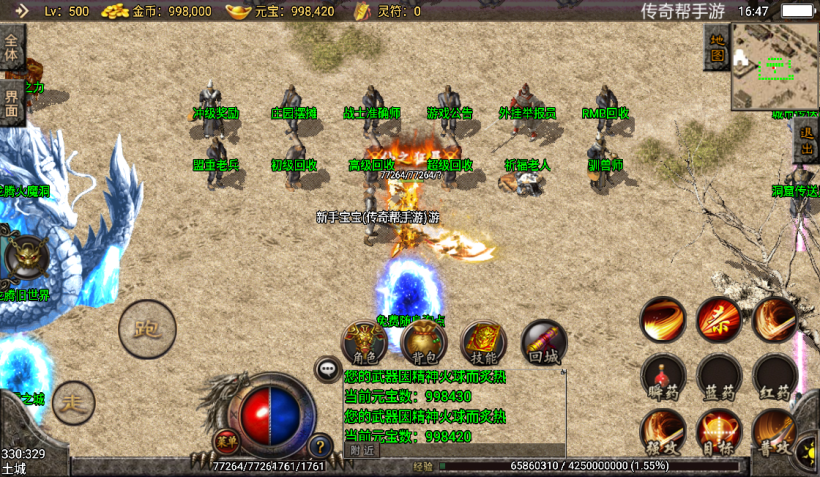The image size is (820, 477).
Task: Tap the 跑 run button
Action: point(147,326)
